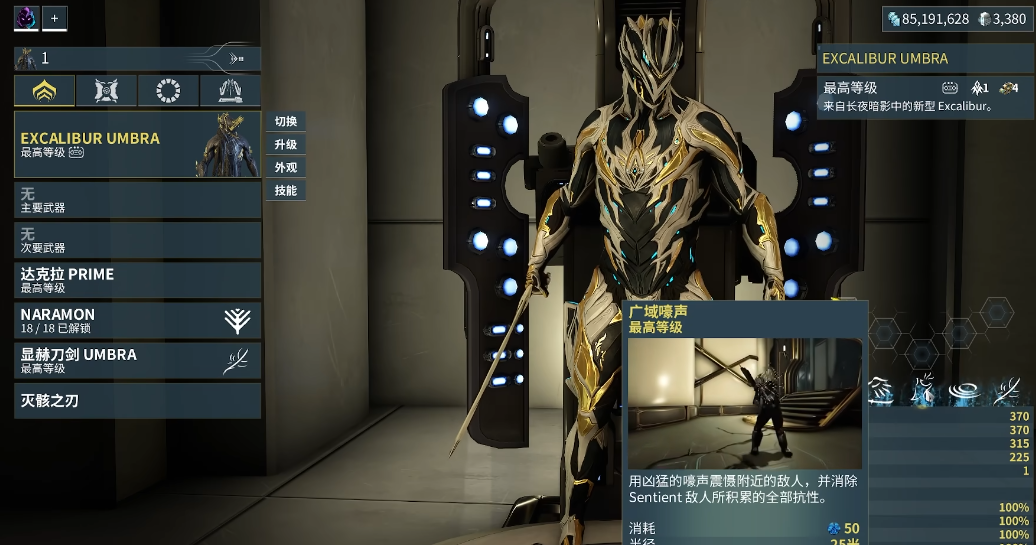Screen dimensions: 1036x545
Task: Open the Naramon focus school row
Action: [137, 320]
